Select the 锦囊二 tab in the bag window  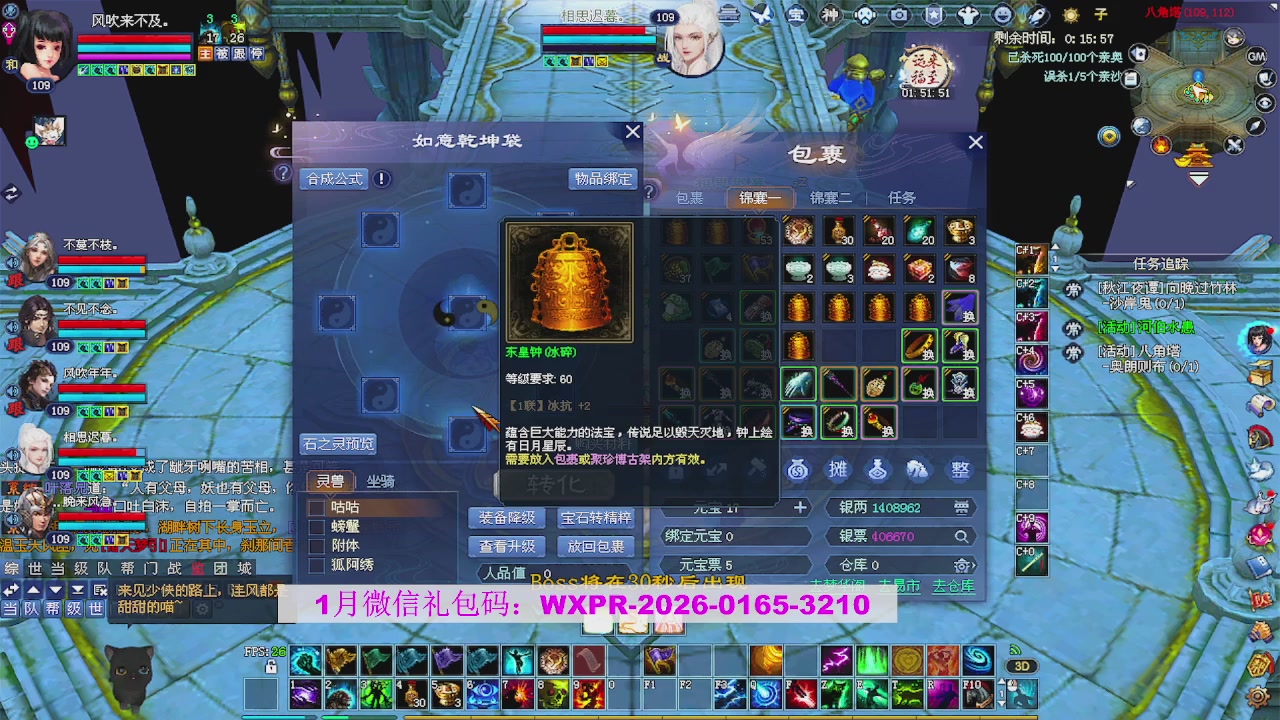click(x=830, y=197)
